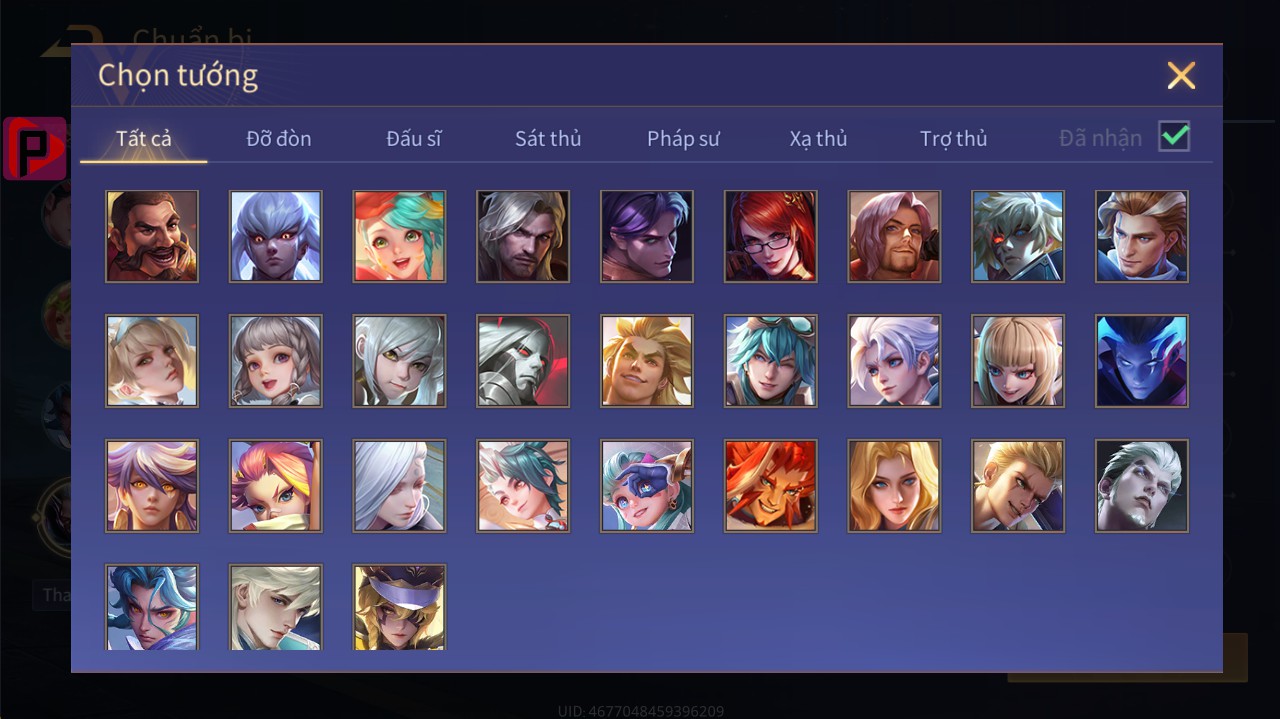
Task: Choose the silver armored helmet hero portrait
Action: [523, 361]
